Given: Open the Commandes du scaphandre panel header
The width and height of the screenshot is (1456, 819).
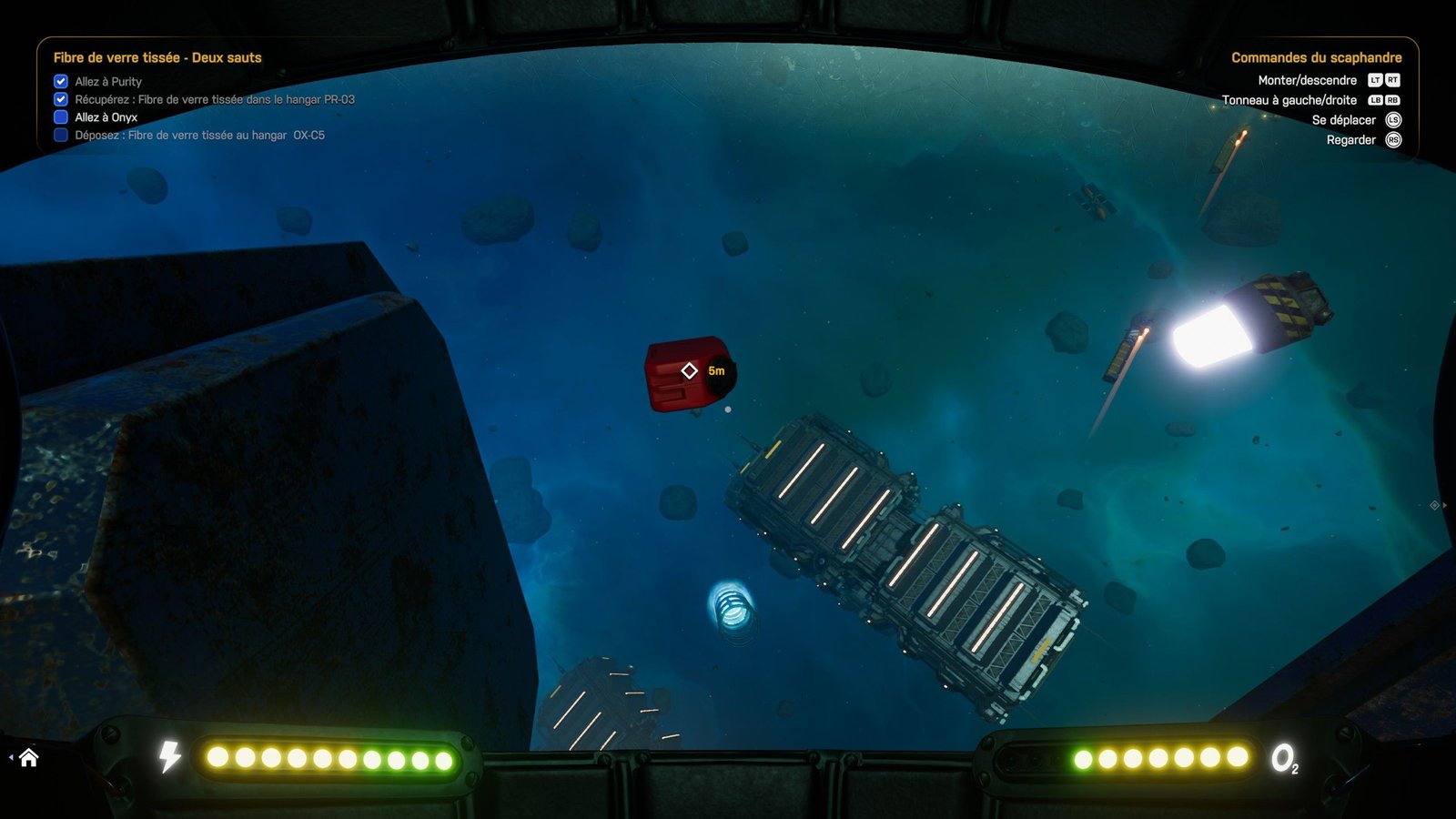Looking at the screenshot, I should (x=1316, y=57).
